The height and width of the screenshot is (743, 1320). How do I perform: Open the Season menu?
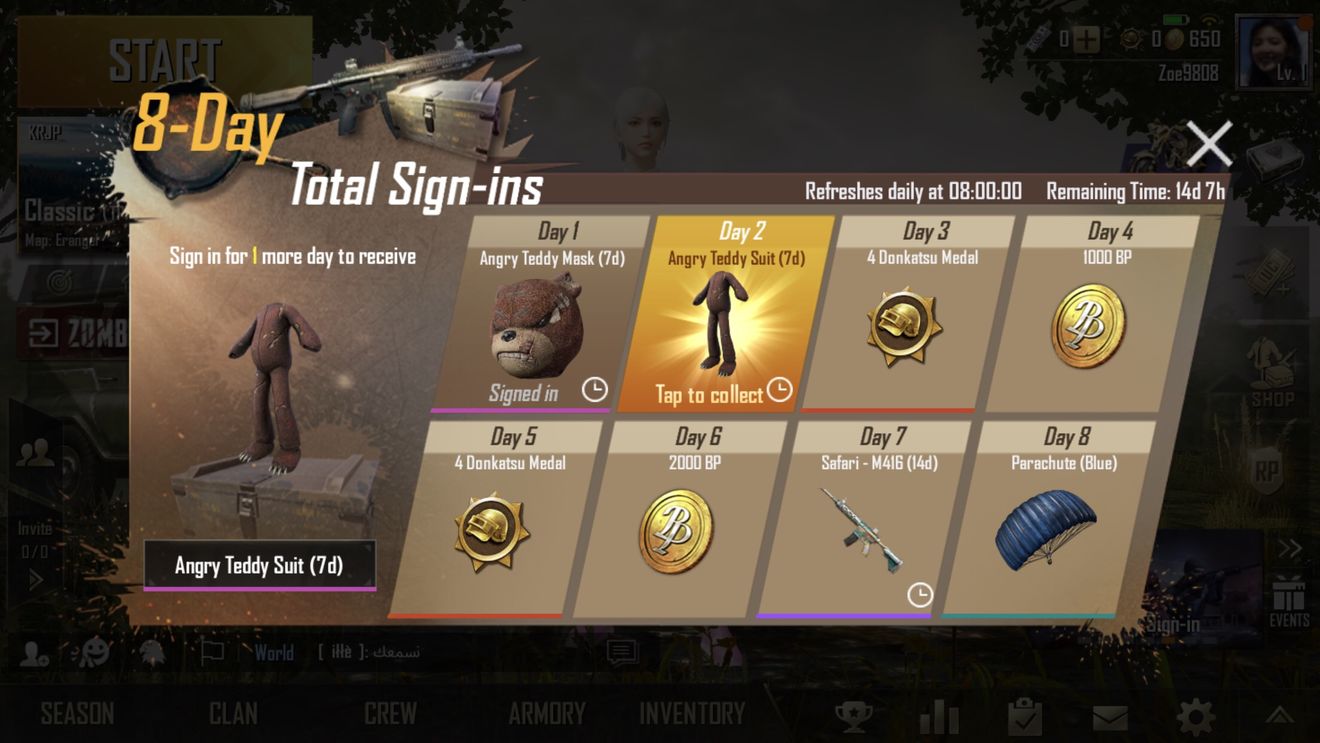[x=77, y=714]
